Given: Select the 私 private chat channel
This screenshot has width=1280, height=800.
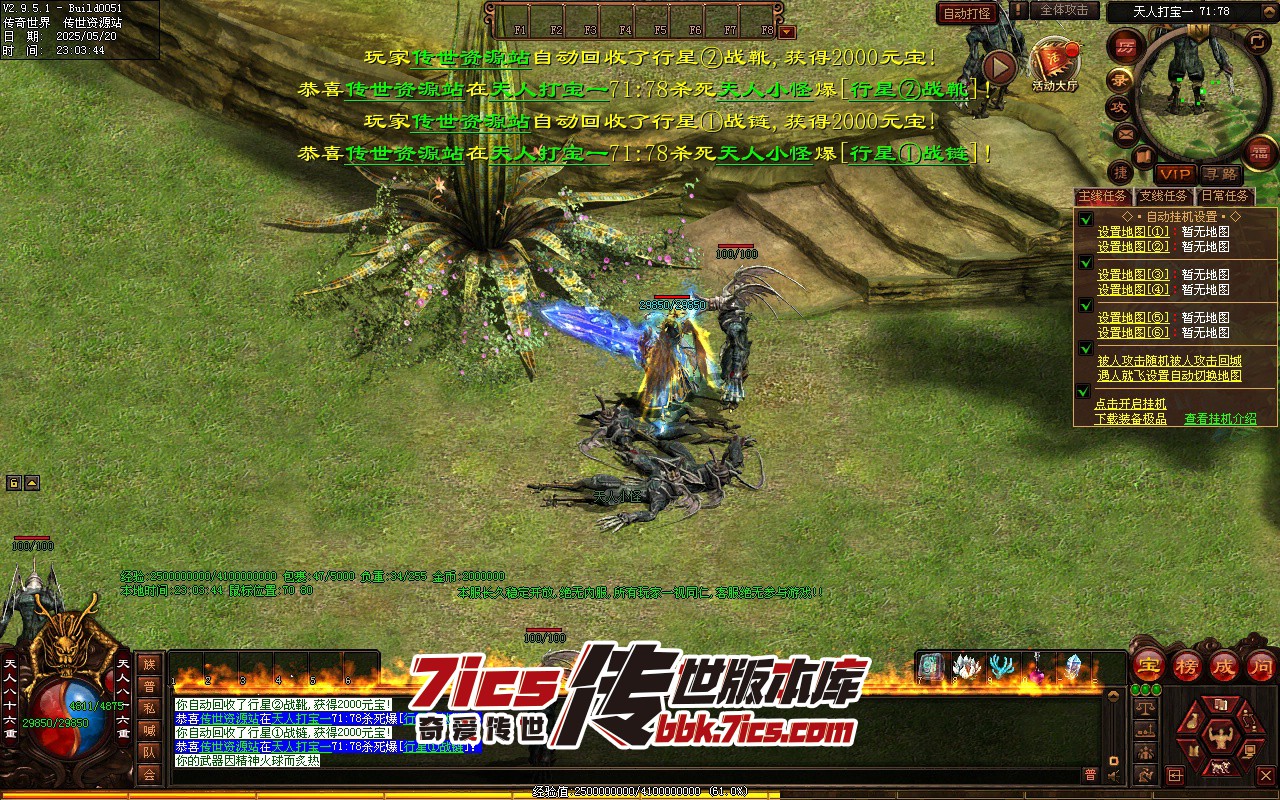Looking at the screenshot, I should [x=149, y=708].
